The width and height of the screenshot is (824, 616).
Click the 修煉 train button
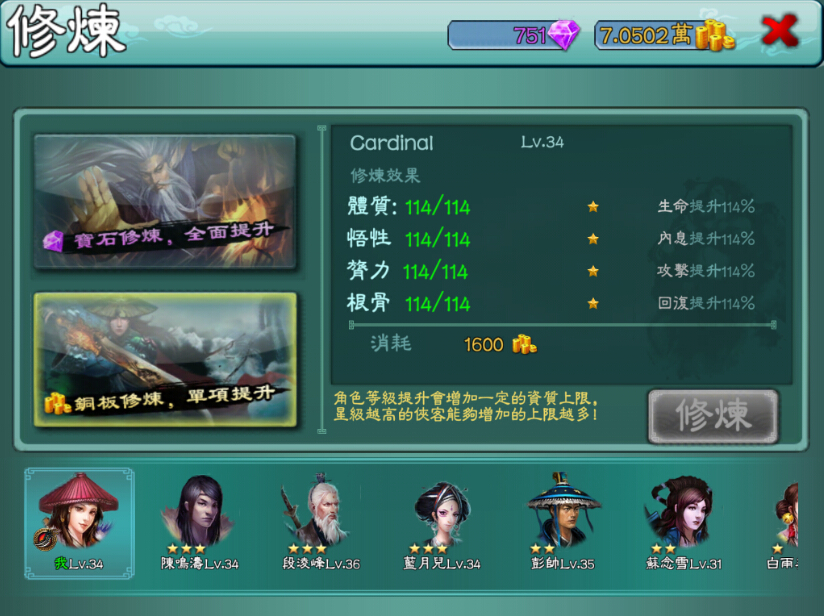point(712,416)
